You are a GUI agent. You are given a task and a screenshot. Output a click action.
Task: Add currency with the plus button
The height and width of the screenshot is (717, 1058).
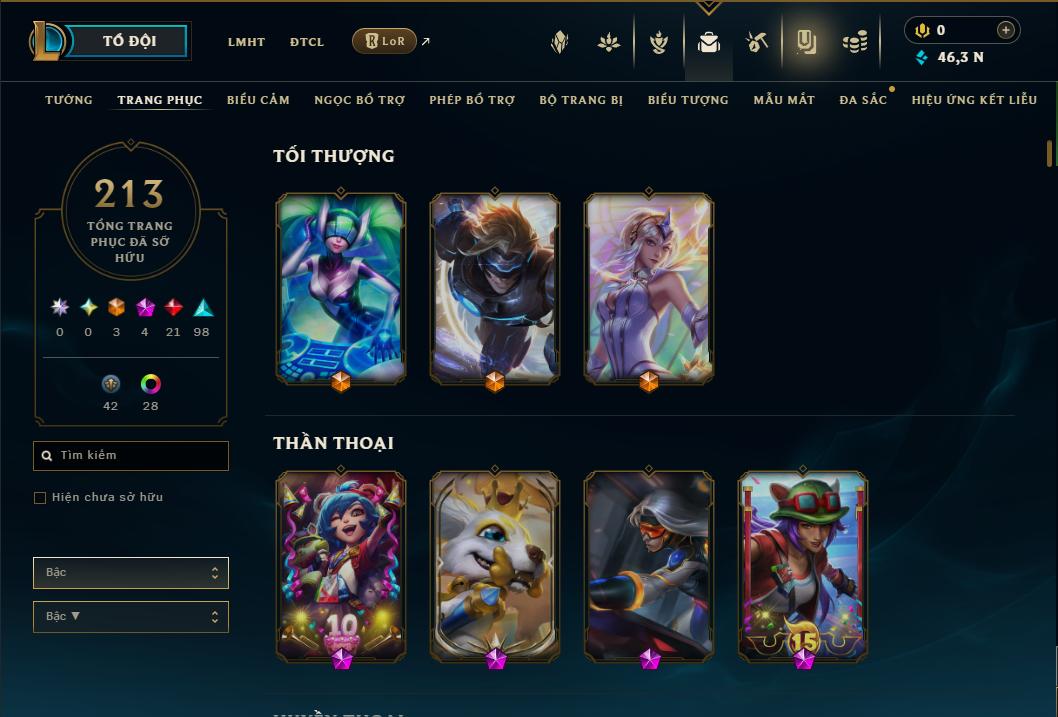pyautogui.click(x=1005, y=30)
